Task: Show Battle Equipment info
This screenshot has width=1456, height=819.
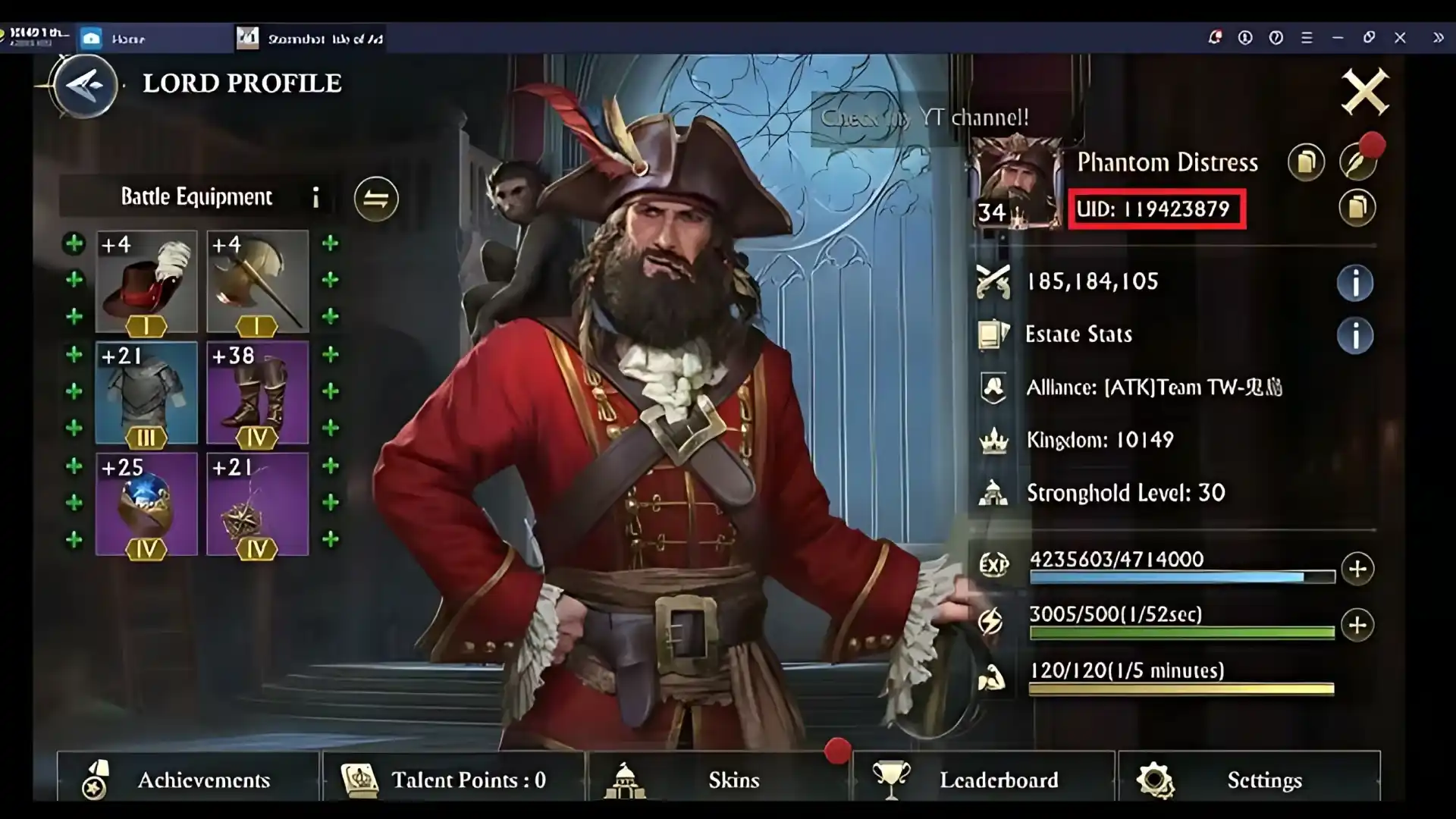Action: click(315, 198)
